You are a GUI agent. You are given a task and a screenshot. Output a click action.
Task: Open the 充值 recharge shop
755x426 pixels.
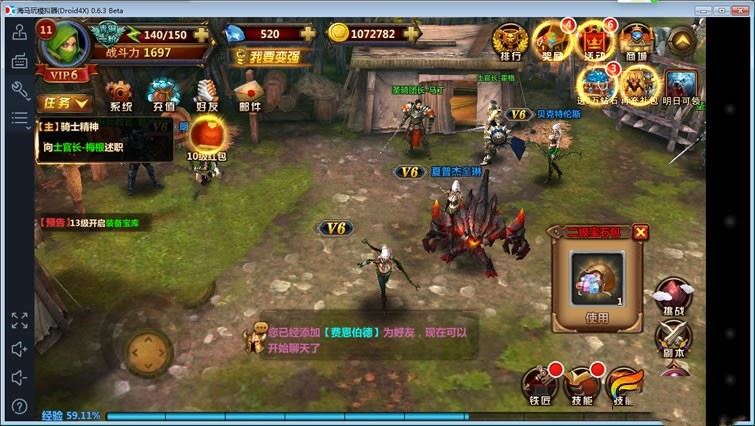pos(163,96)
